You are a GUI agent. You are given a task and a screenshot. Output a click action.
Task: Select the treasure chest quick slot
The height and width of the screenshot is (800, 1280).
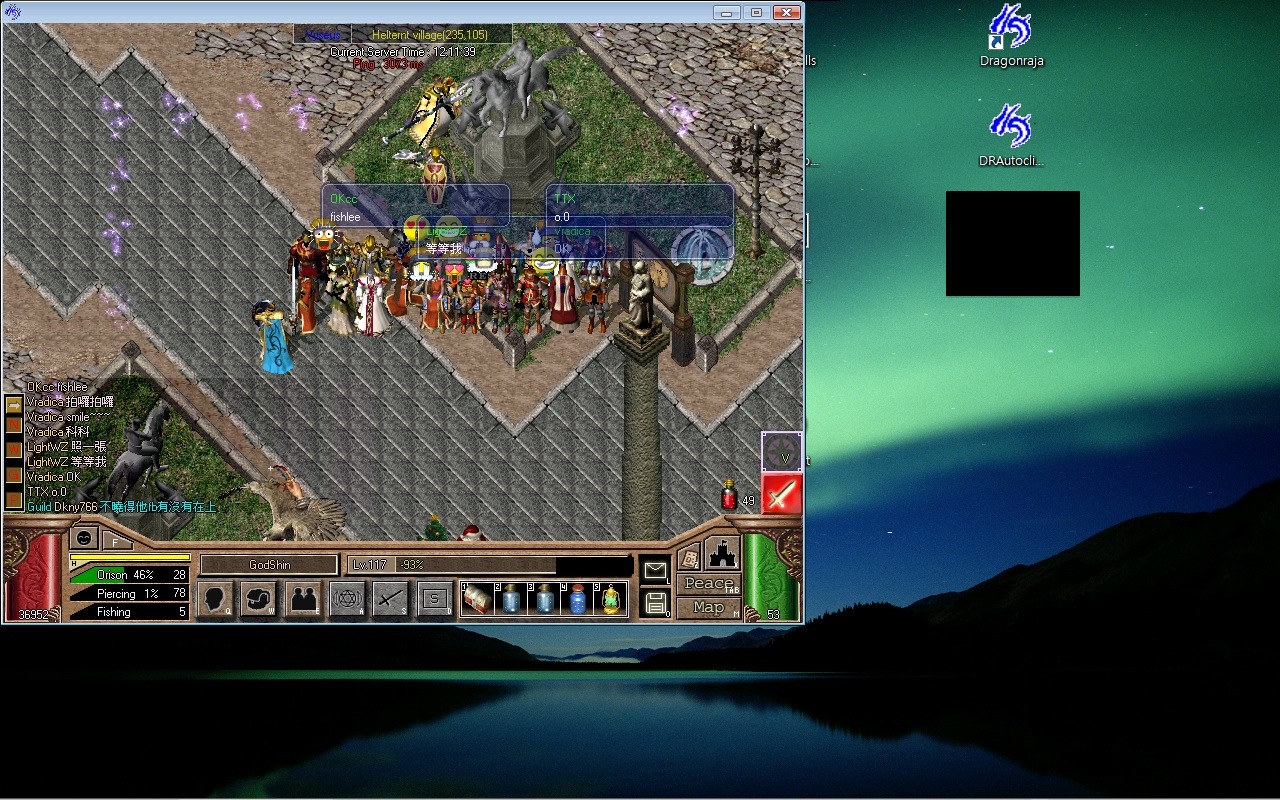(477, 599)
